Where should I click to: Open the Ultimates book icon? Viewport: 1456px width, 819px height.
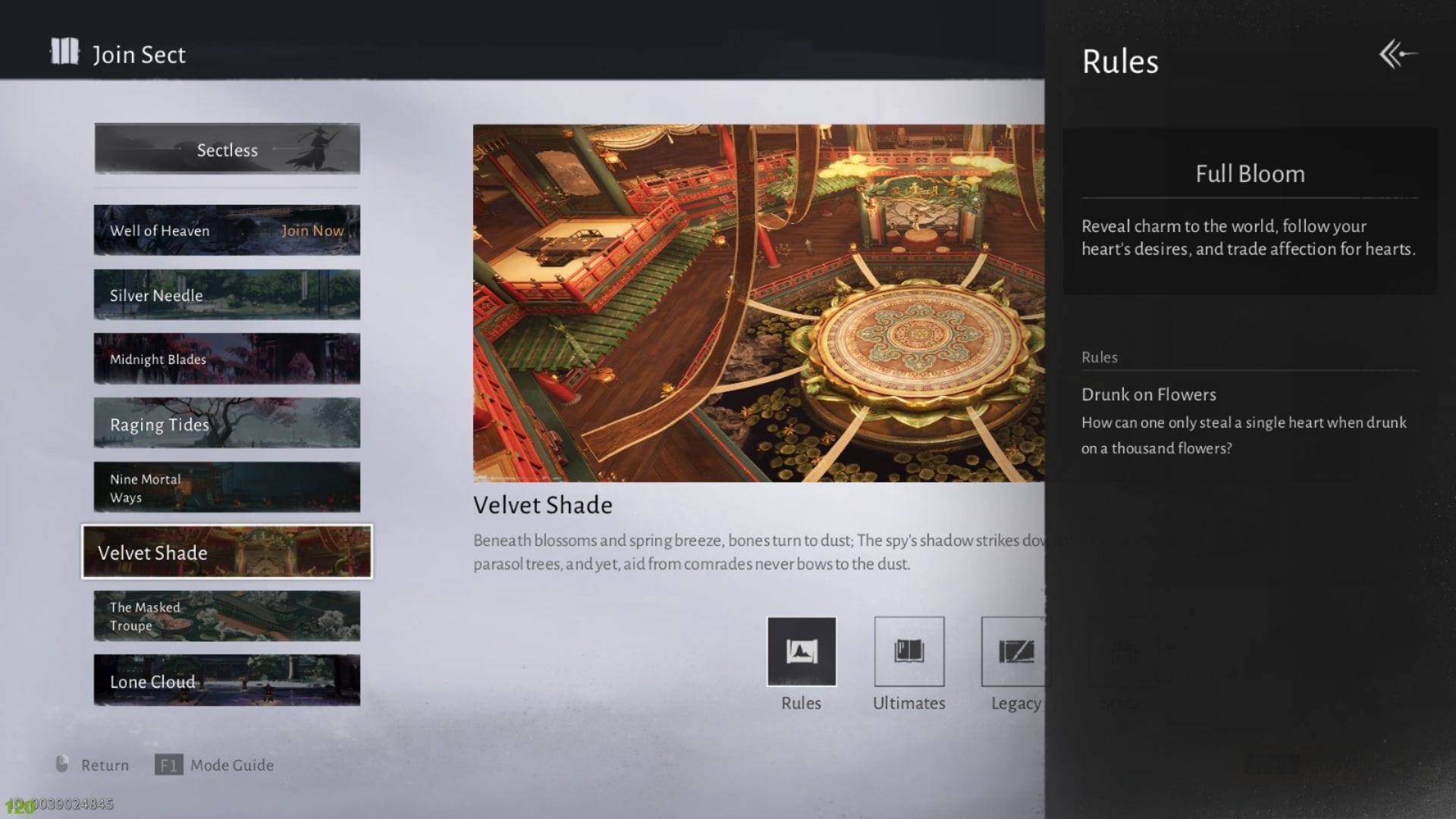pyautogui.click(x=908, y=651)
